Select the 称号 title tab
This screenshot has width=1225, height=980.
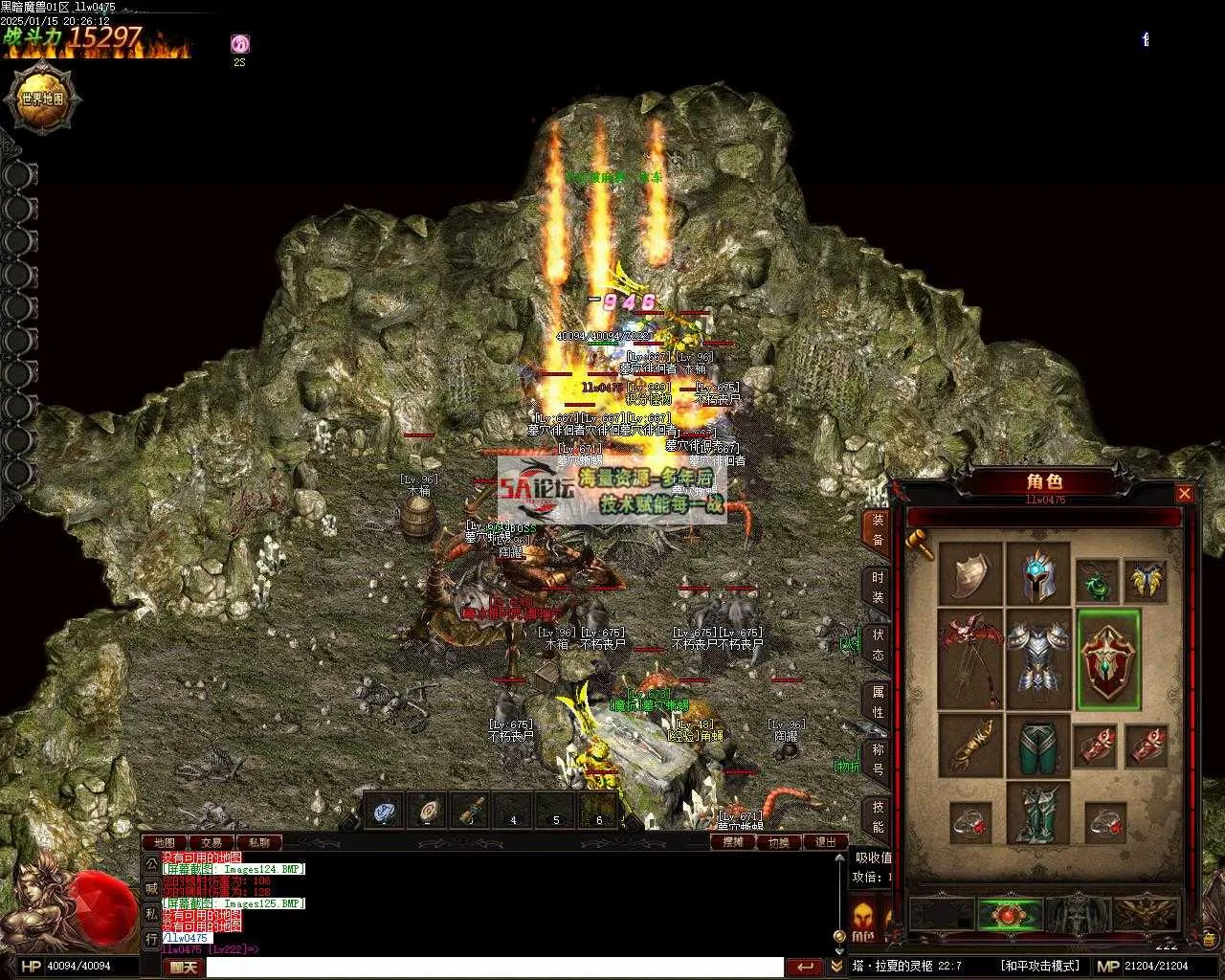click(877, 759)
